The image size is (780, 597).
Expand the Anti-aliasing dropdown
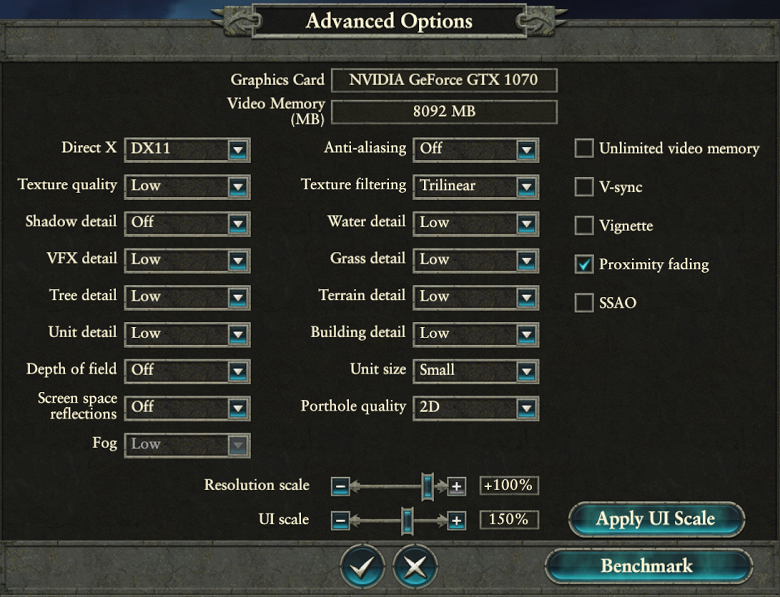click(x=475, y=149)
